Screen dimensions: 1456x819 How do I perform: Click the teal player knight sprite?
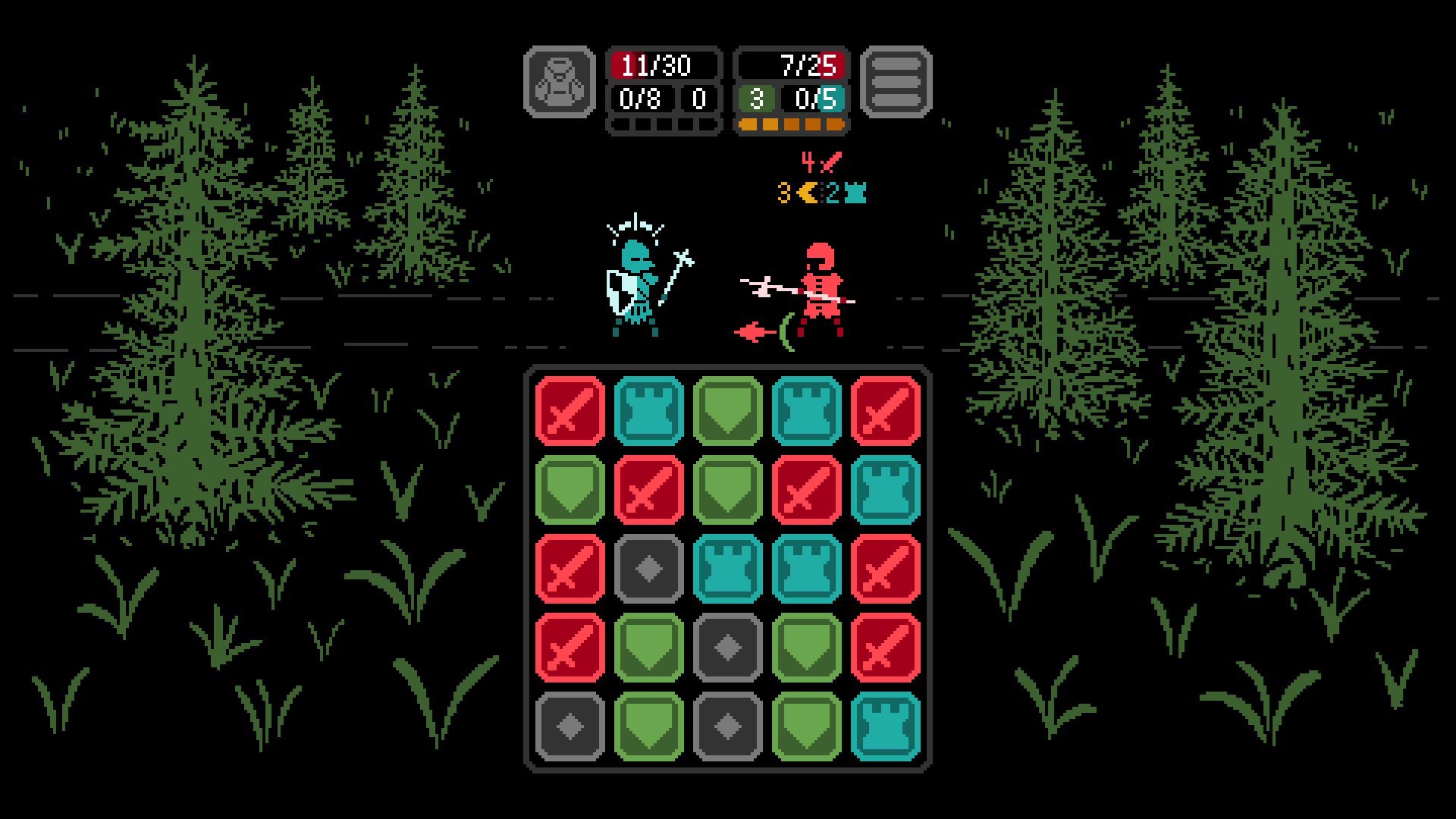[x=635, y=284]
